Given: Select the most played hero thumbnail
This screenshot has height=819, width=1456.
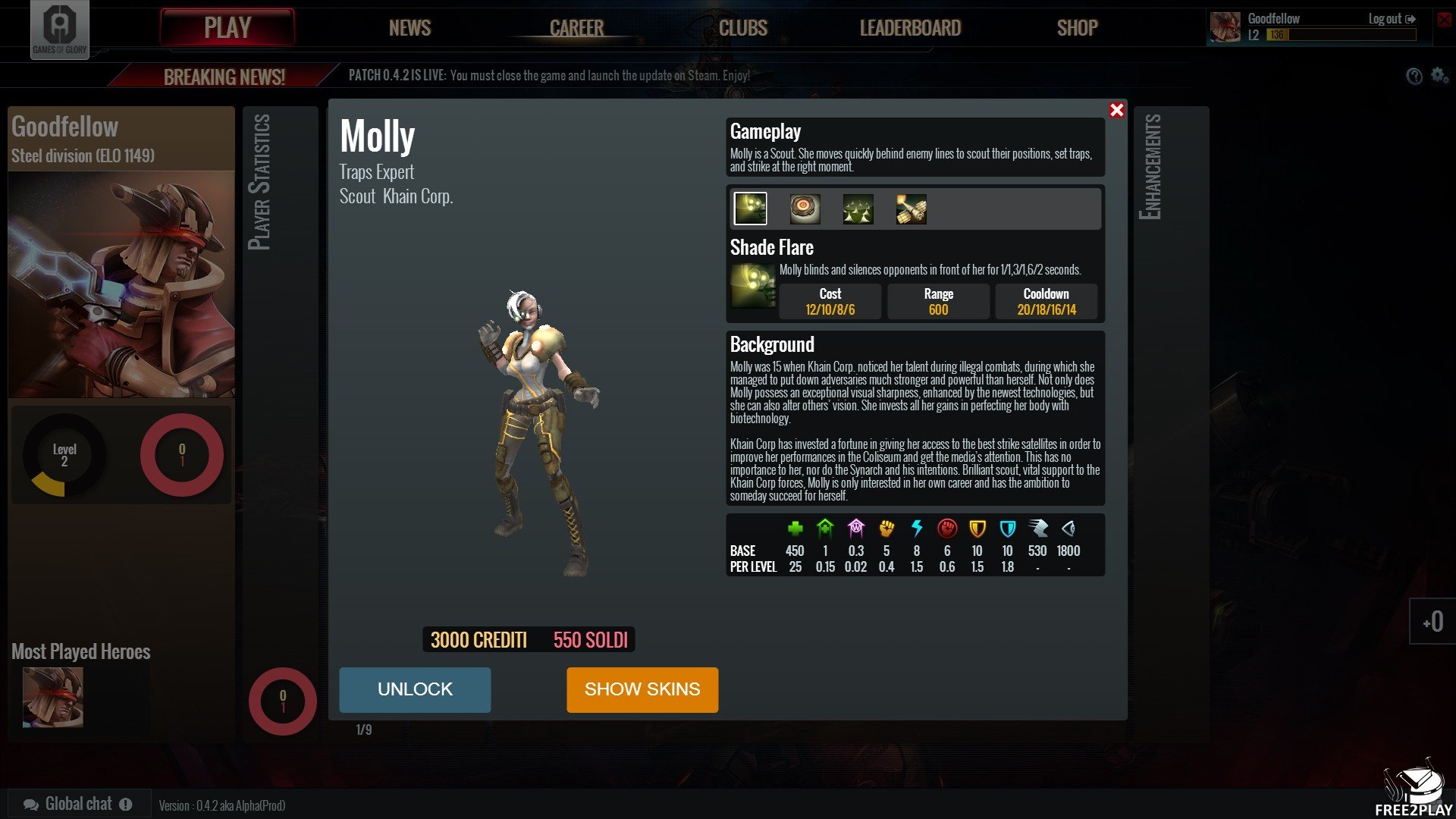Looking at the screenshot, I should (x=53, y=697).
